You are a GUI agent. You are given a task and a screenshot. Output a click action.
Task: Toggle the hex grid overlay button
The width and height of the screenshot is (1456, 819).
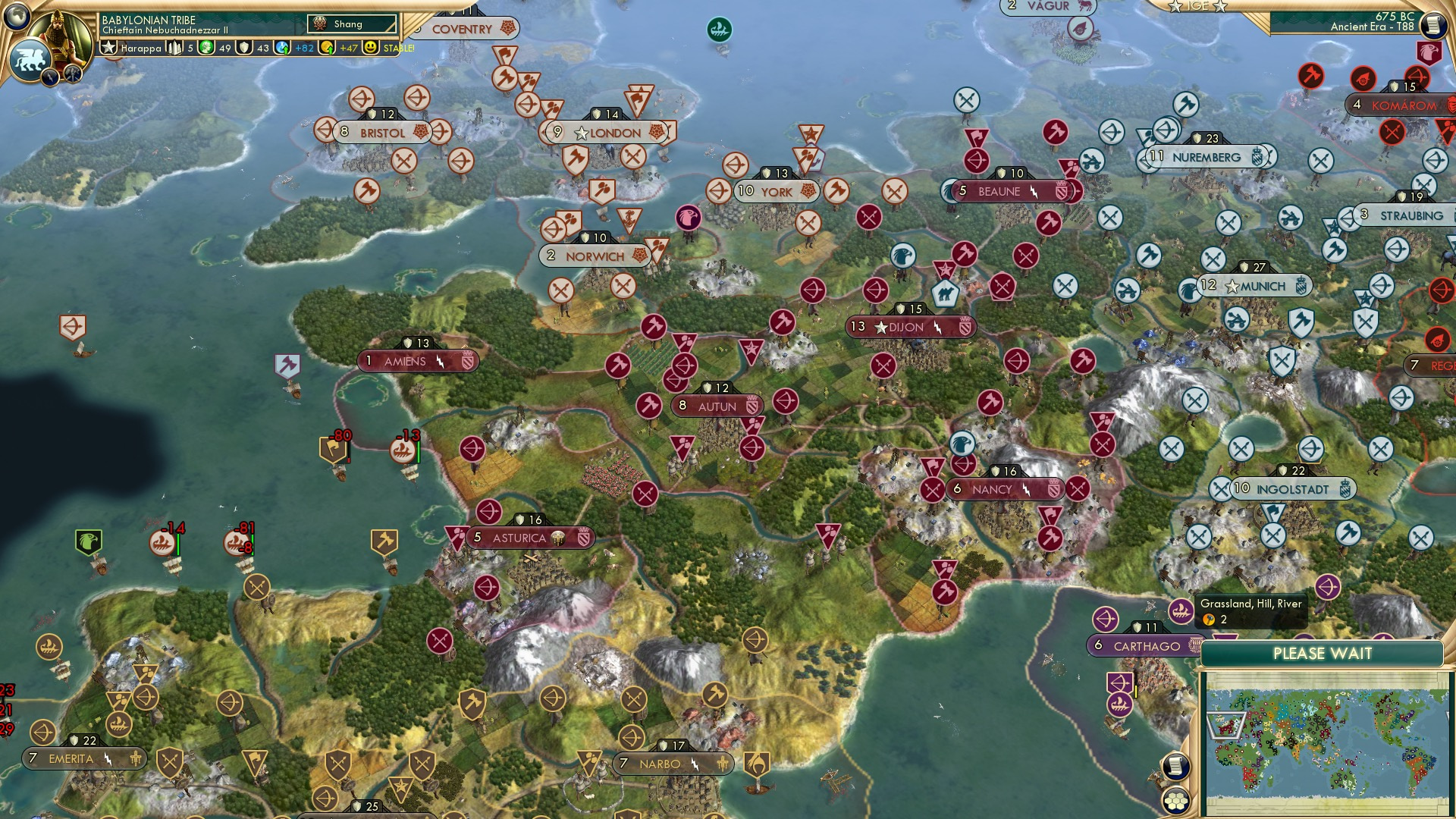point(1175,802)
